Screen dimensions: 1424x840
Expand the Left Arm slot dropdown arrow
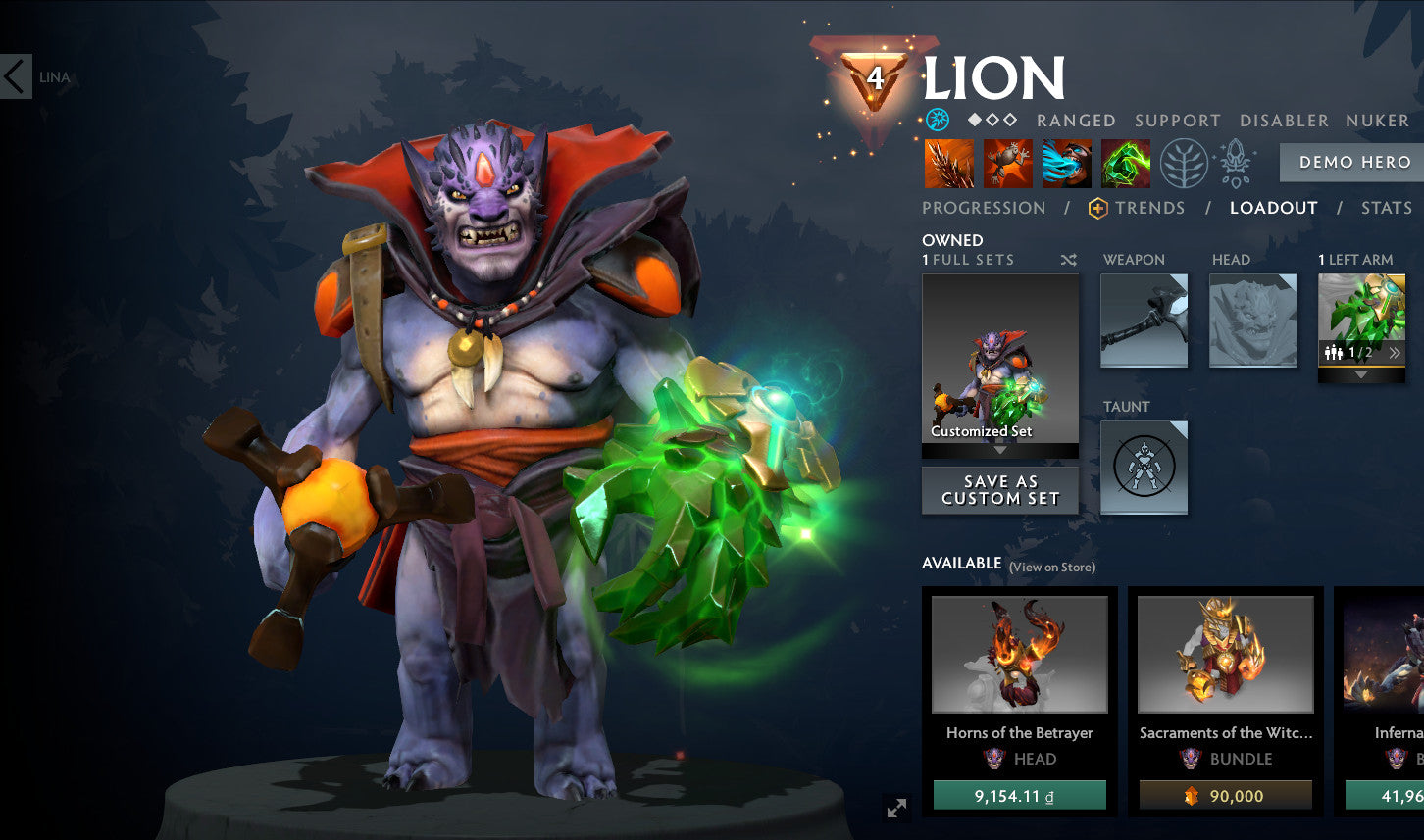pyautogui.click(x=1361, y=372)
